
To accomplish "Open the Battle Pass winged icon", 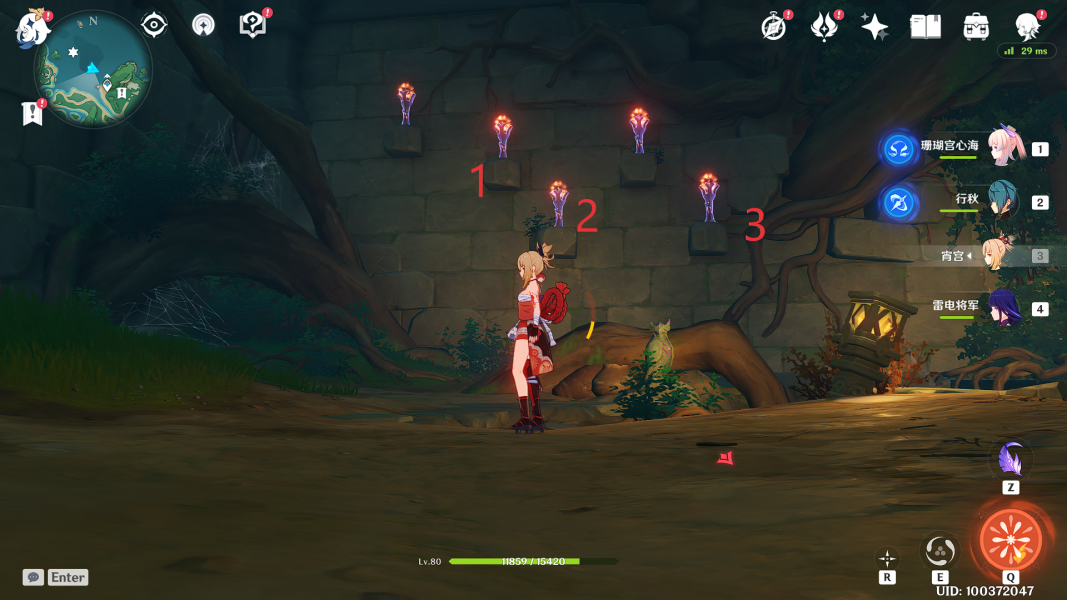I will point(824,27).
